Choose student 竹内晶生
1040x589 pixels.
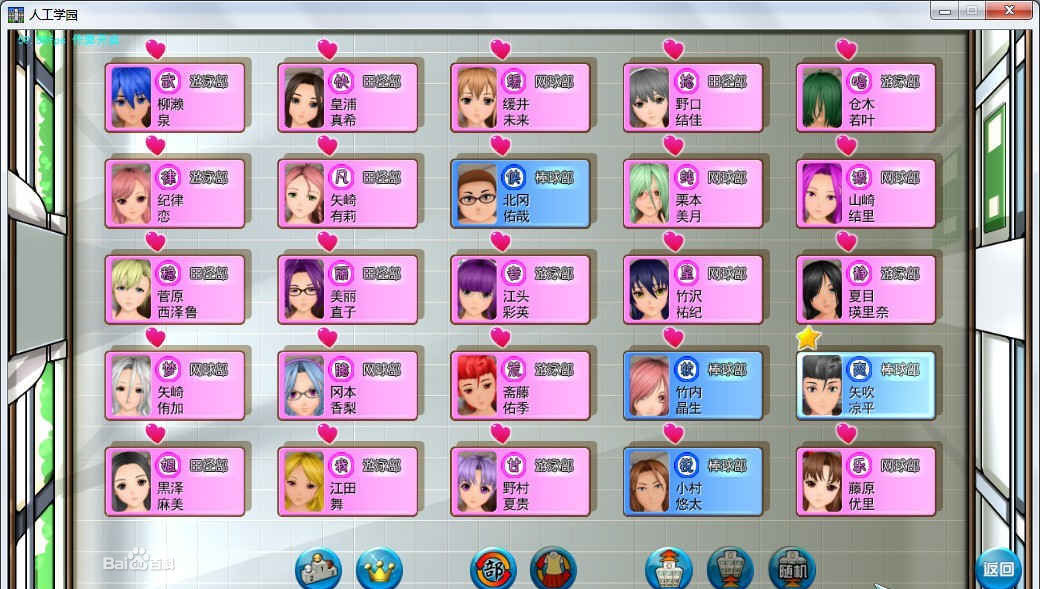694,385
